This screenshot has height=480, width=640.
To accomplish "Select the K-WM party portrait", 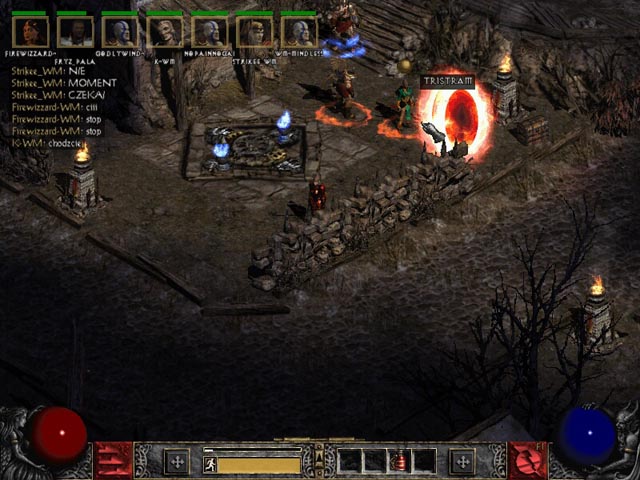I will 165,31.
